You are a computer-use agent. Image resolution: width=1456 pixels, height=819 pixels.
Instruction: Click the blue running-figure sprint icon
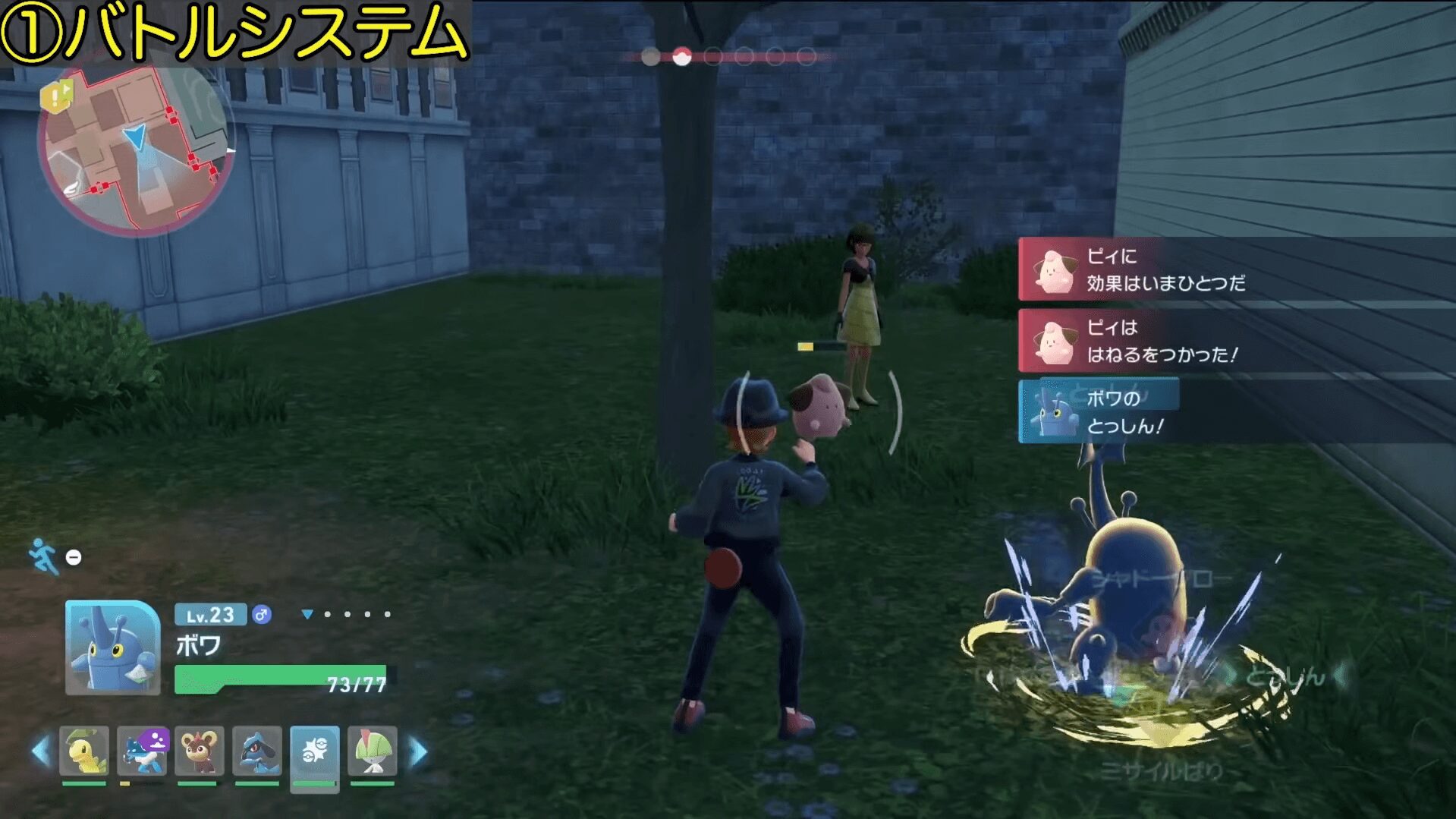[x=43, y=556]
